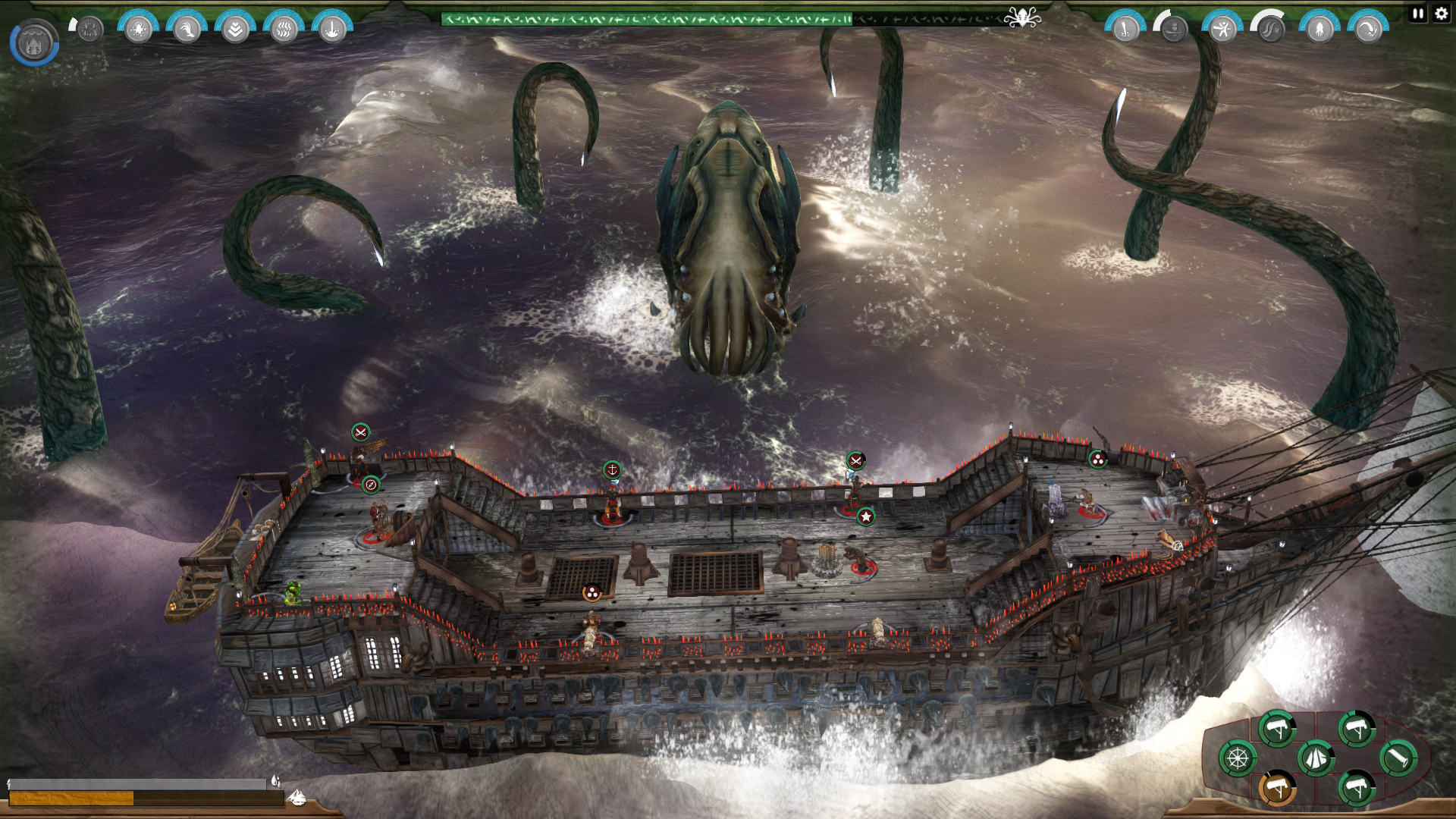Open the settings gear menu
This screenshot has height=819, width=1456.
[1441, 13]
